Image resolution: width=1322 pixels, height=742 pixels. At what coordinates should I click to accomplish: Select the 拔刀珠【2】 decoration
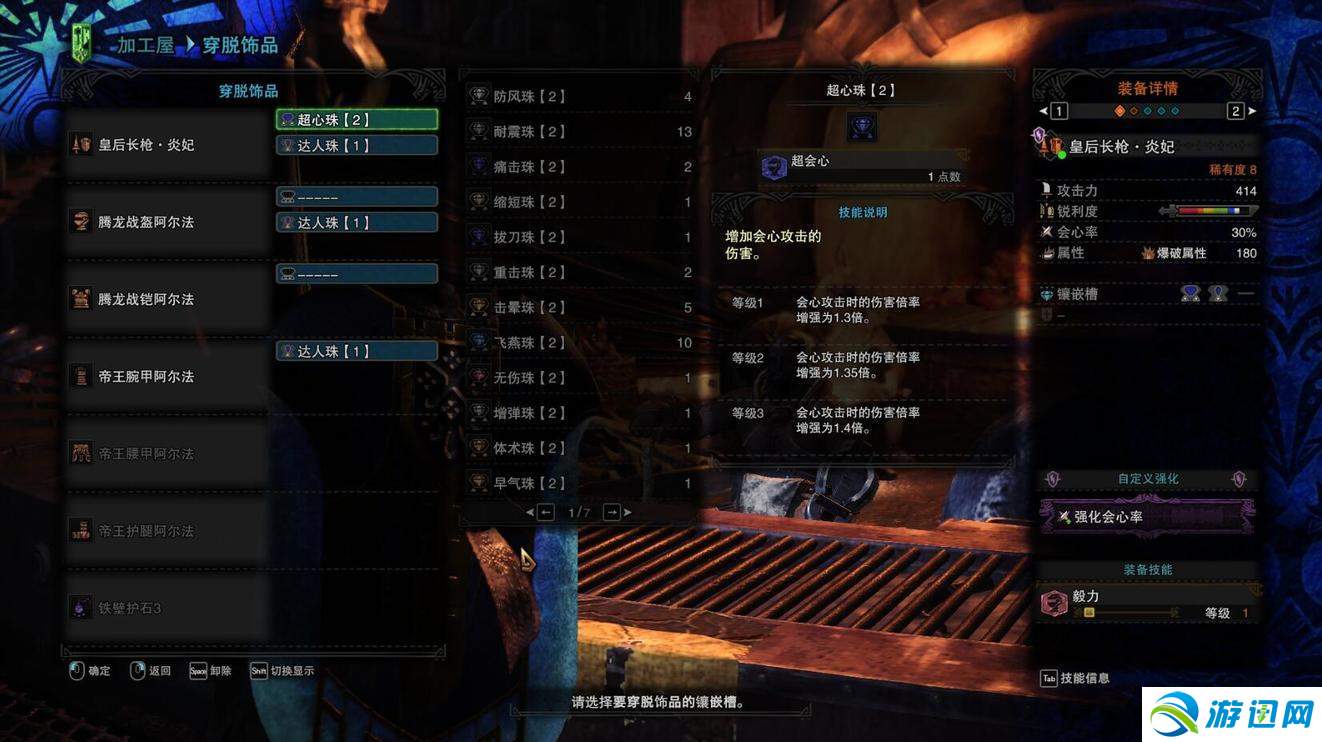[579, 237]
